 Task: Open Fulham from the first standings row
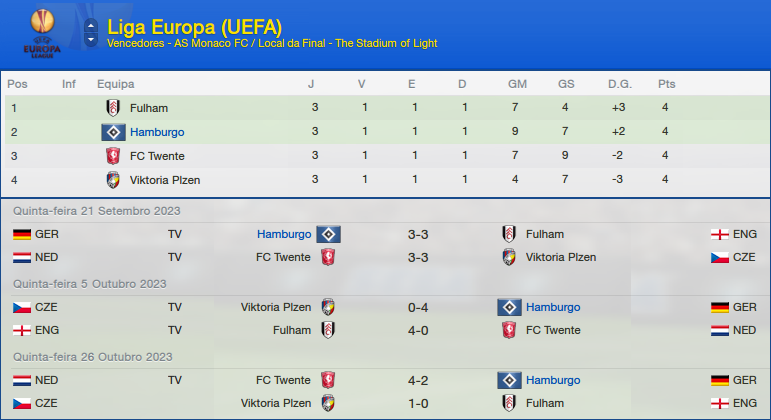coord(149,108)
